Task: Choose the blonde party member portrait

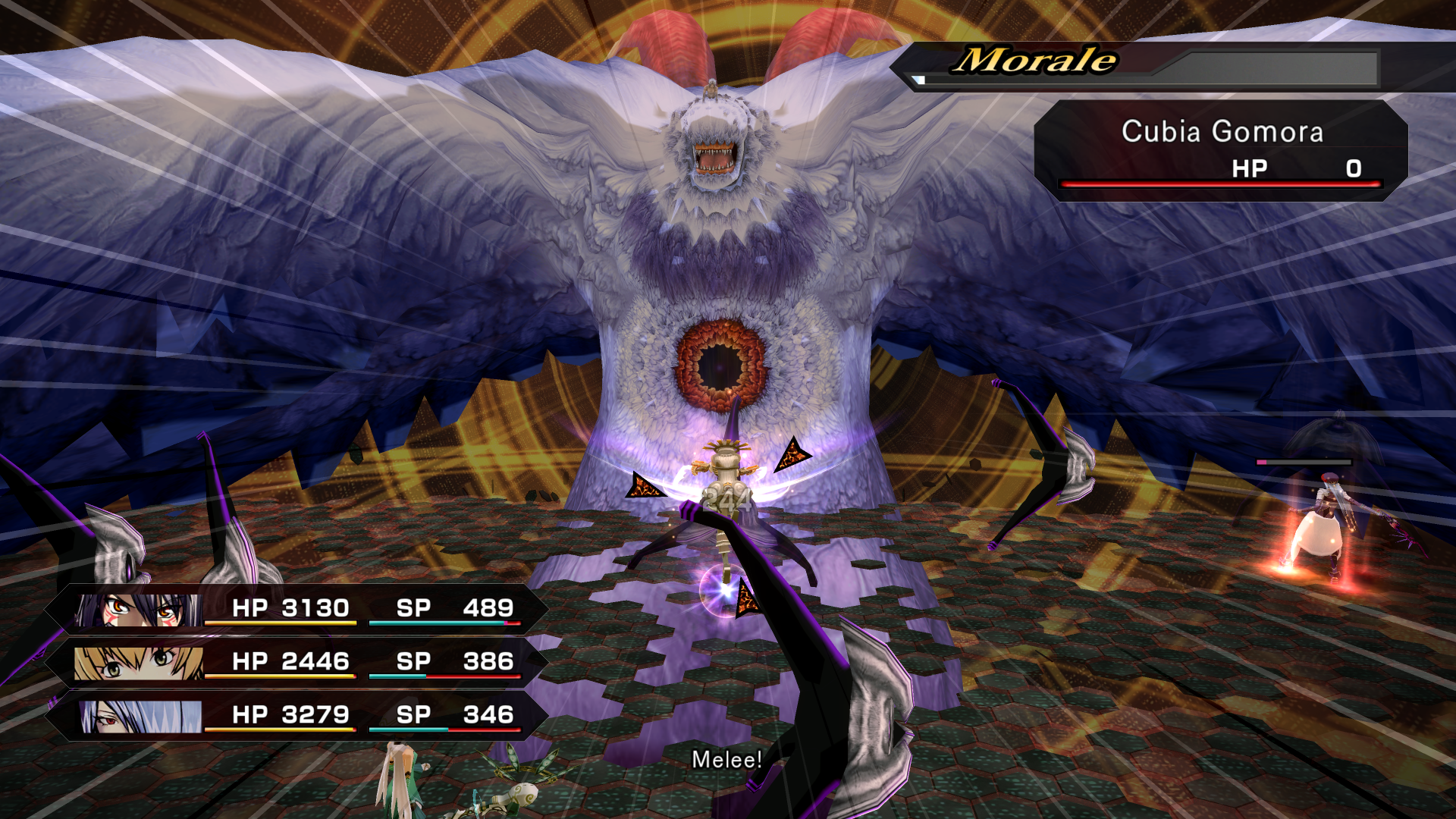Action: click(x=139, y=663)
